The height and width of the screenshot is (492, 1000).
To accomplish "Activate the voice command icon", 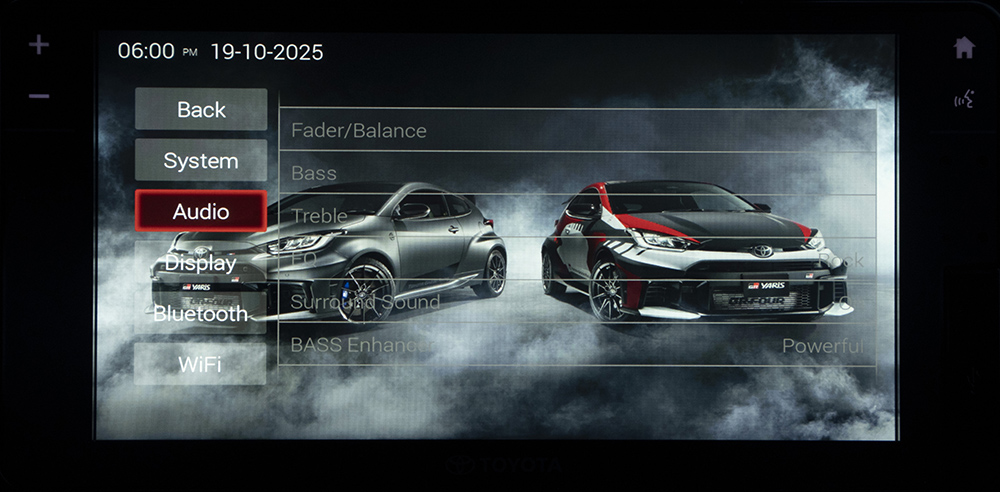I will [x=964, y=99].
